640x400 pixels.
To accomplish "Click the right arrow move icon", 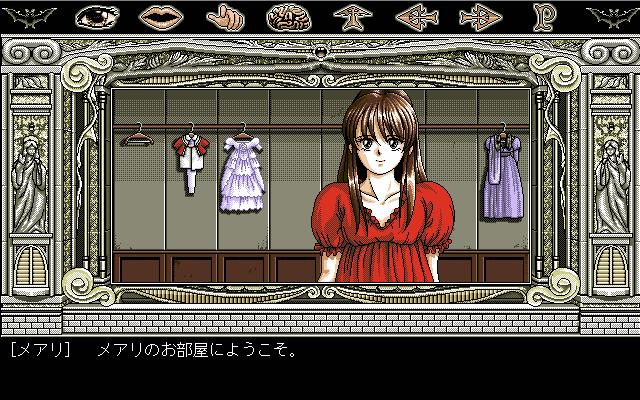I will tap(478, 17).
